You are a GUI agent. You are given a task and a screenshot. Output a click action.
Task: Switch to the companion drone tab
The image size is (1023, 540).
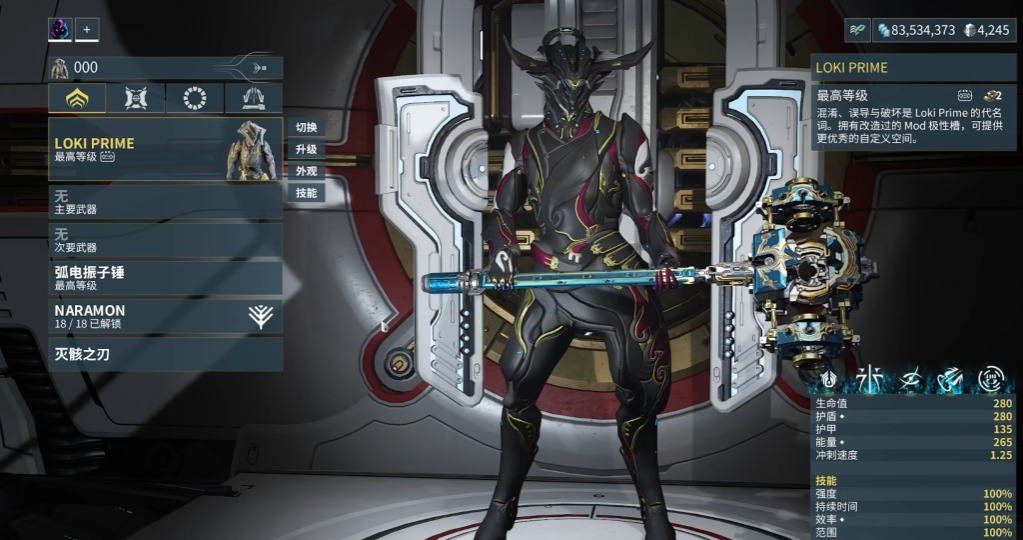coord(137,98)
